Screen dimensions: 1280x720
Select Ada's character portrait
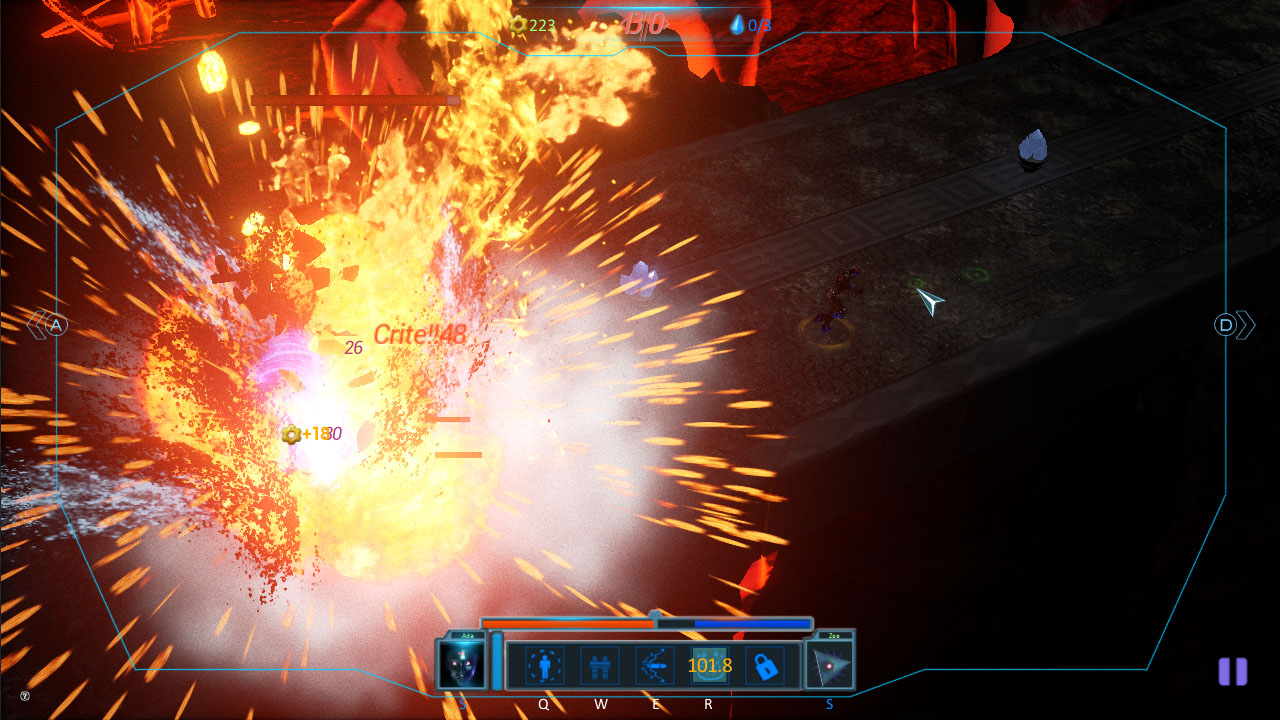pos(460,665)
